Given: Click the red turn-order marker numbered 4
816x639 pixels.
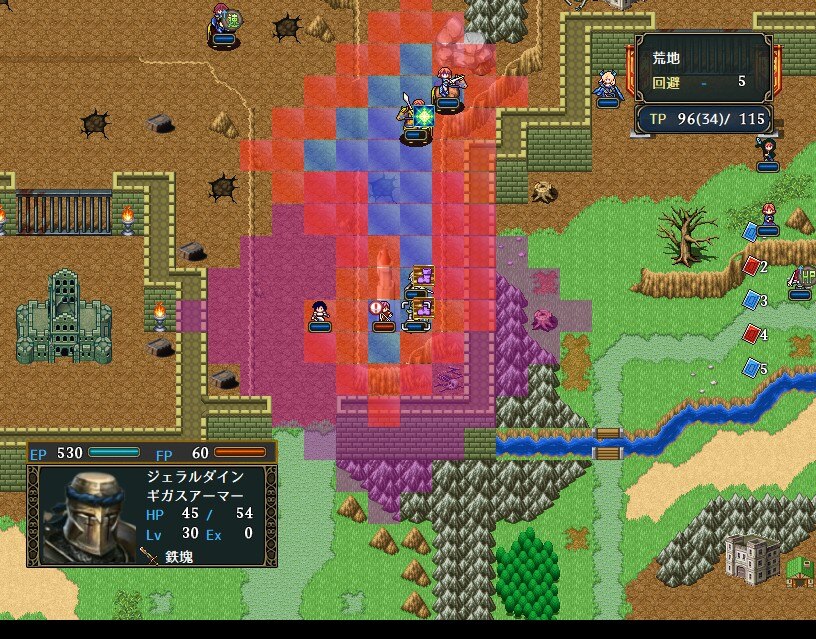Looking at the screenshot, I should 753,334.
